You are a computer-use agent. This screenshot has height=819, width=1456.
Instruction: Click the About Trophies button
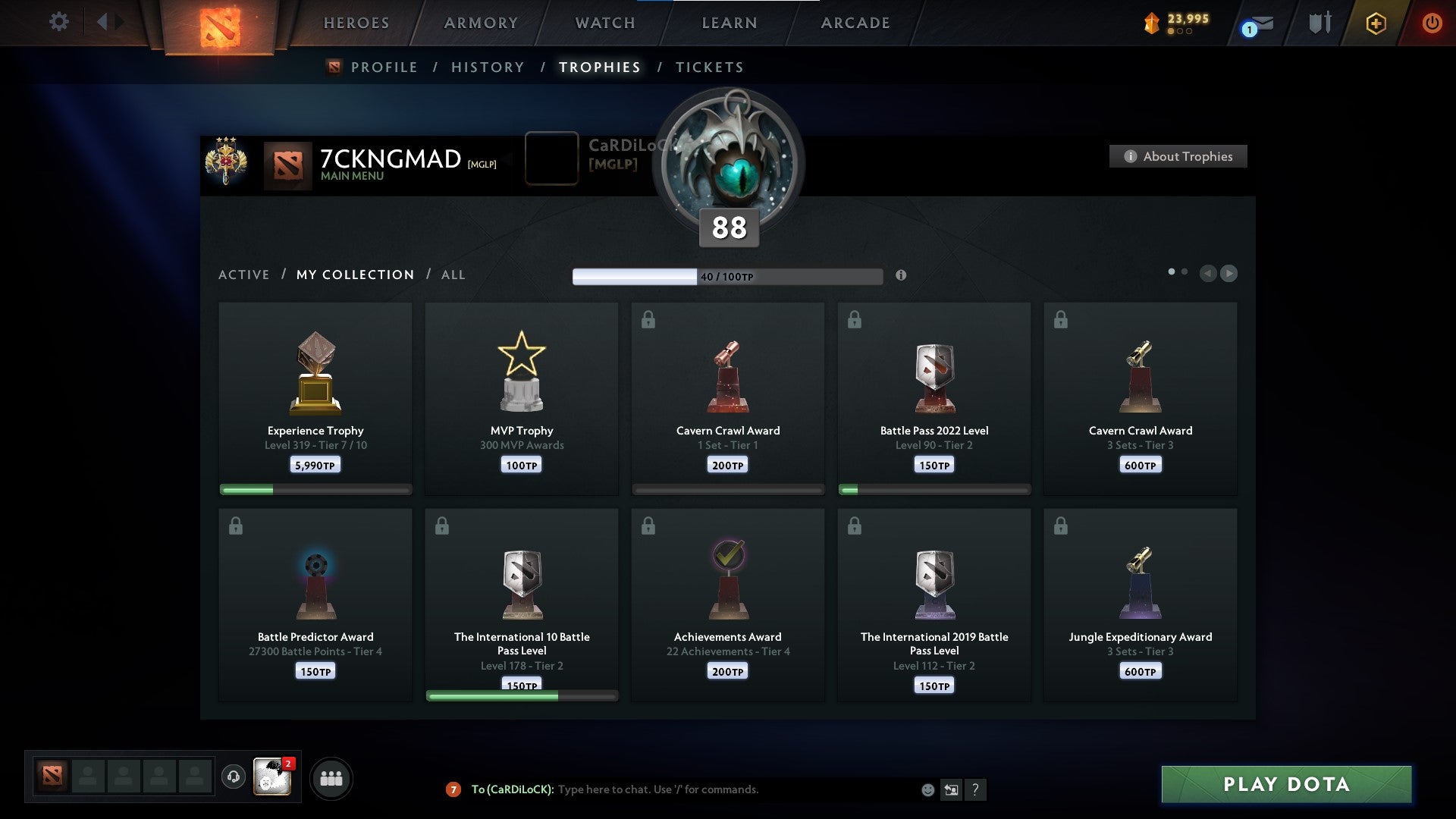1178,156
